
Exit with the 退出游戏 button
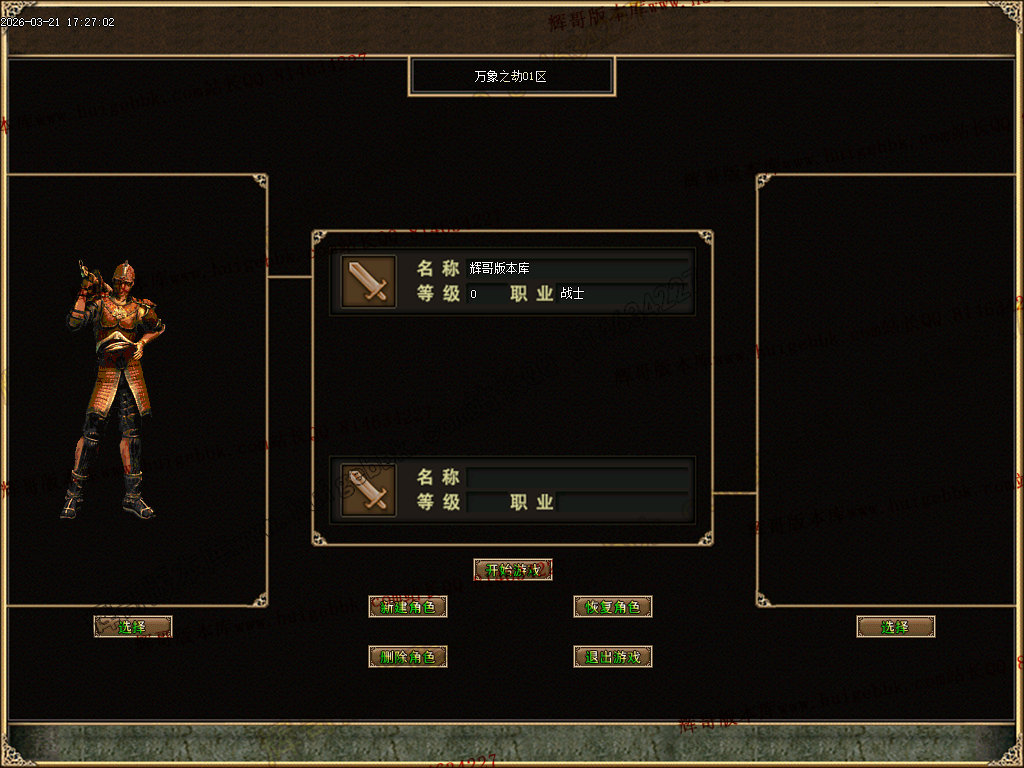pyautogui.click(x=613, y=656)
